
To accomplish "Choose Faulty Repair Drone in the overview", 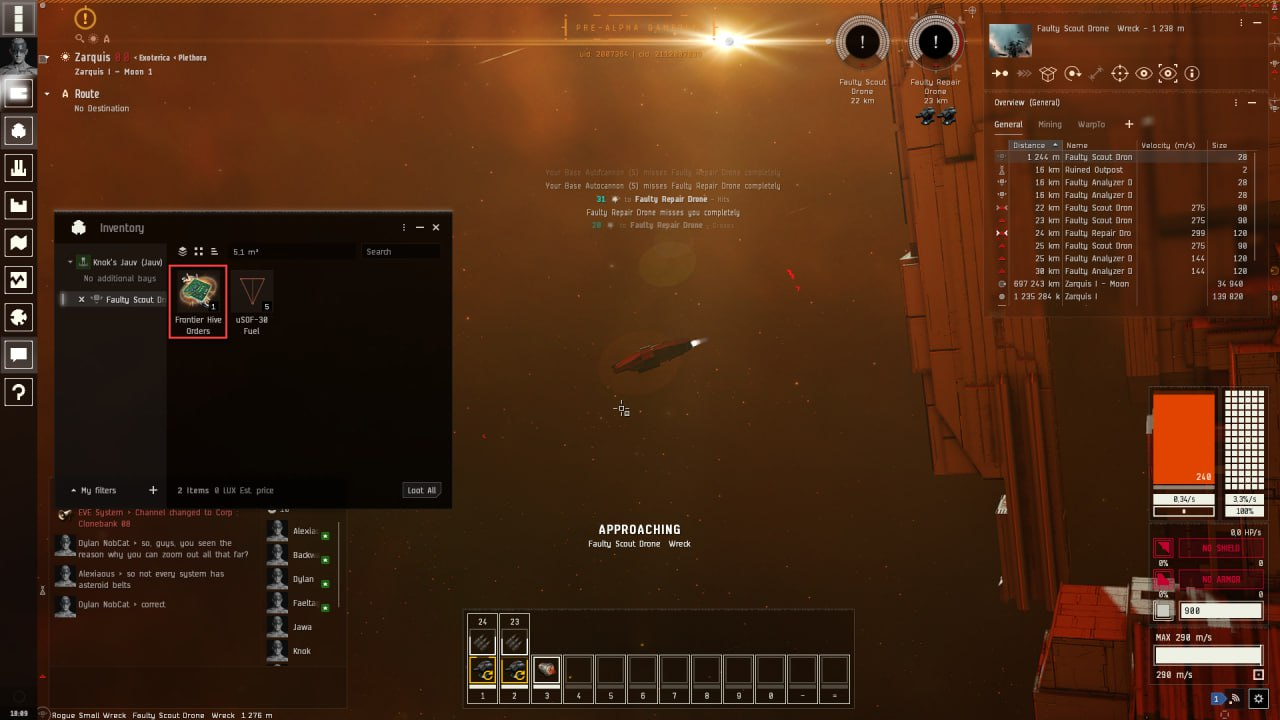I will 1098,233.
